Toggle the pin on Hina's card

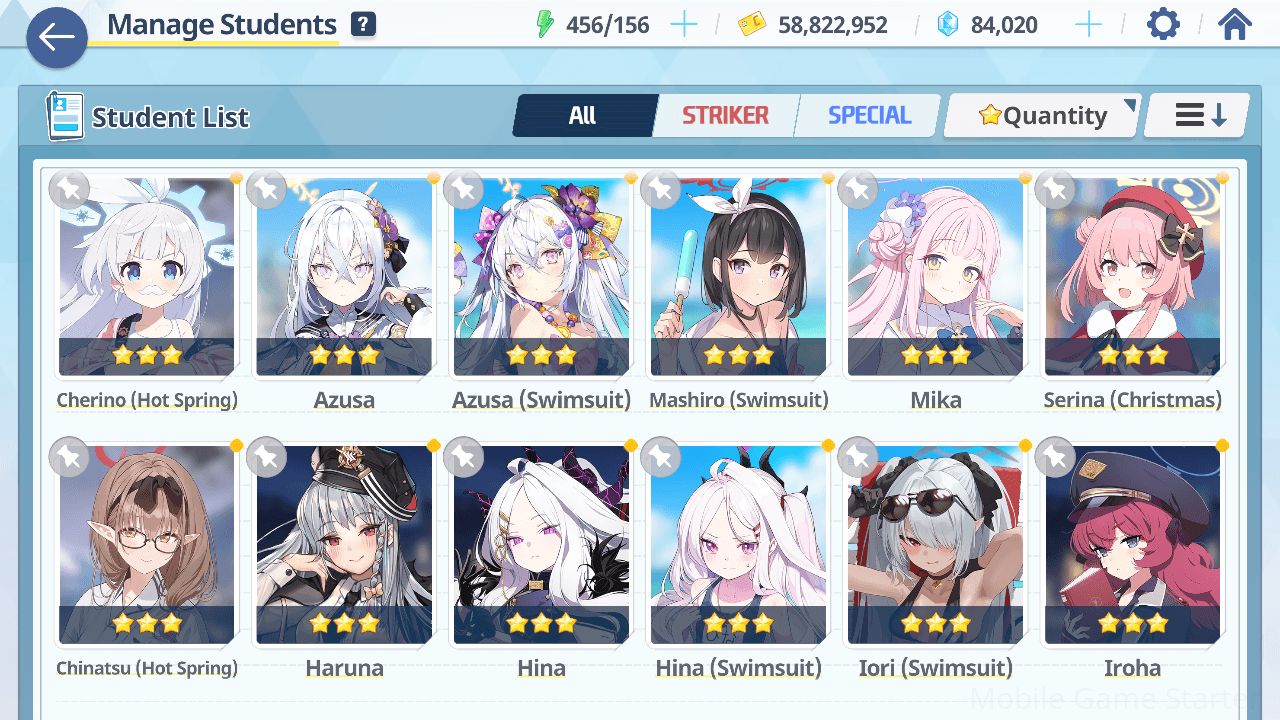pos(464,457)
